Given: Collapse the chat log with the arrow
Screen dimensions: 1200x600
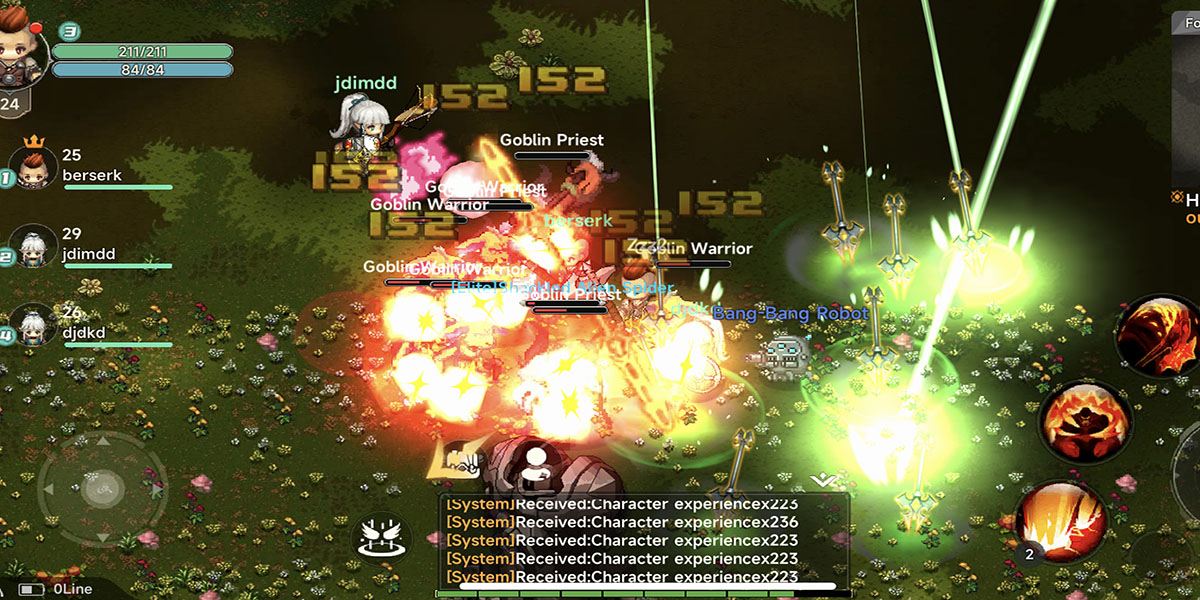Looking at the screenshot, I should point(822,481).
